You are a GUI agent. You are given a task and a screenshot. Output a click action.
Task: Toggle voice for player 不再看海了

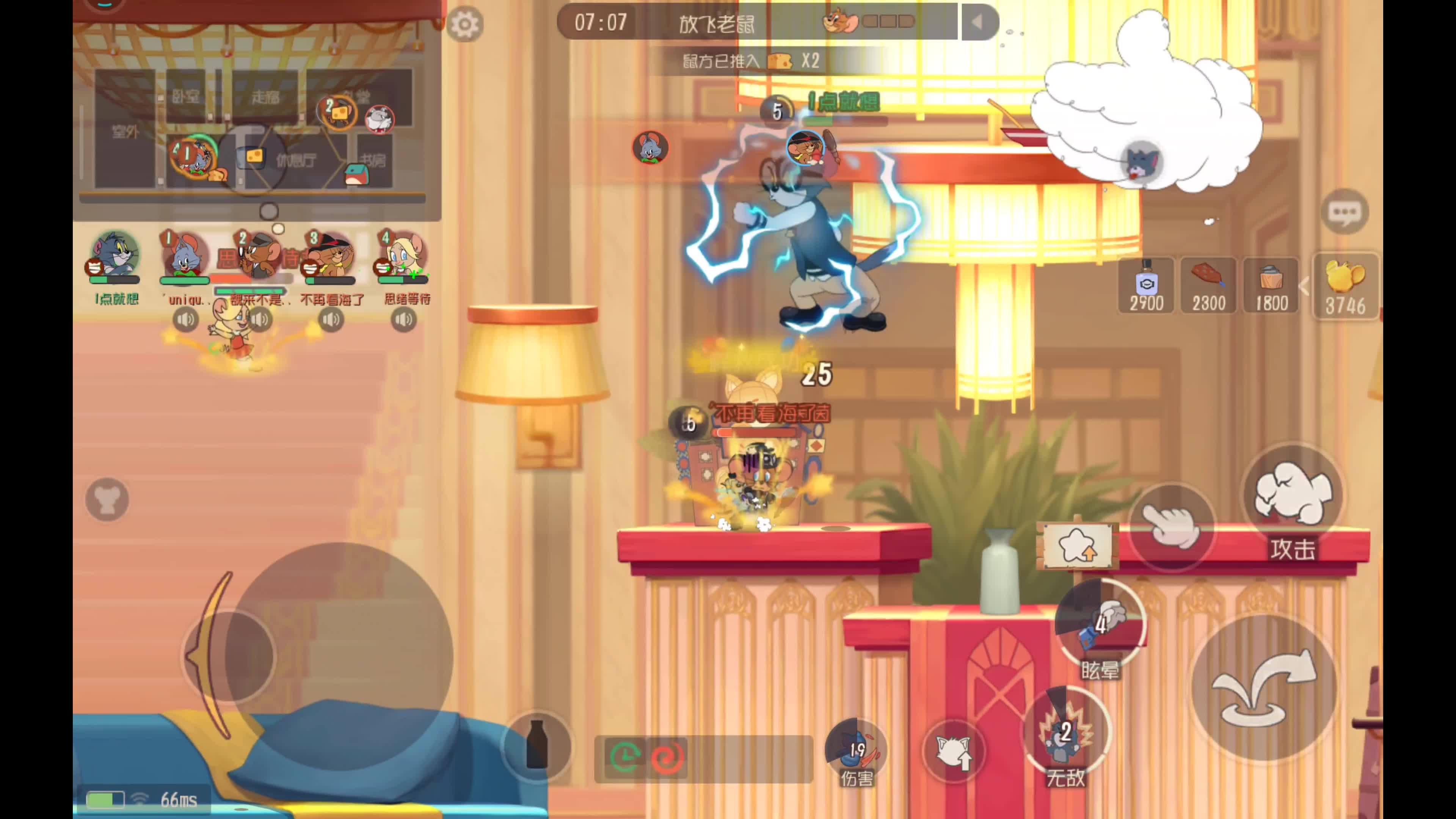(x=331, y=320)
